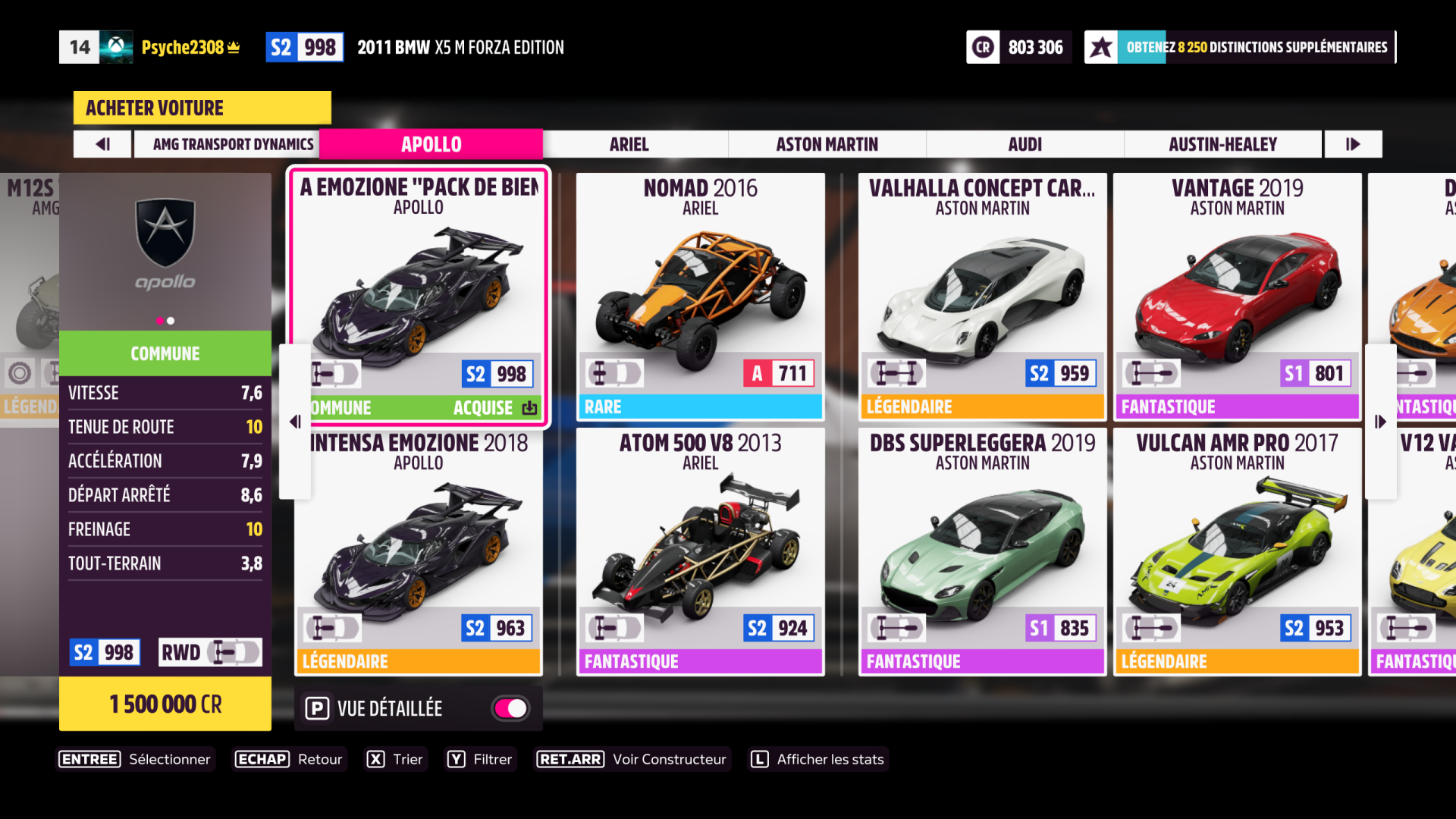Pick the Valhalla Concept Car card

[x=982, y=296]
